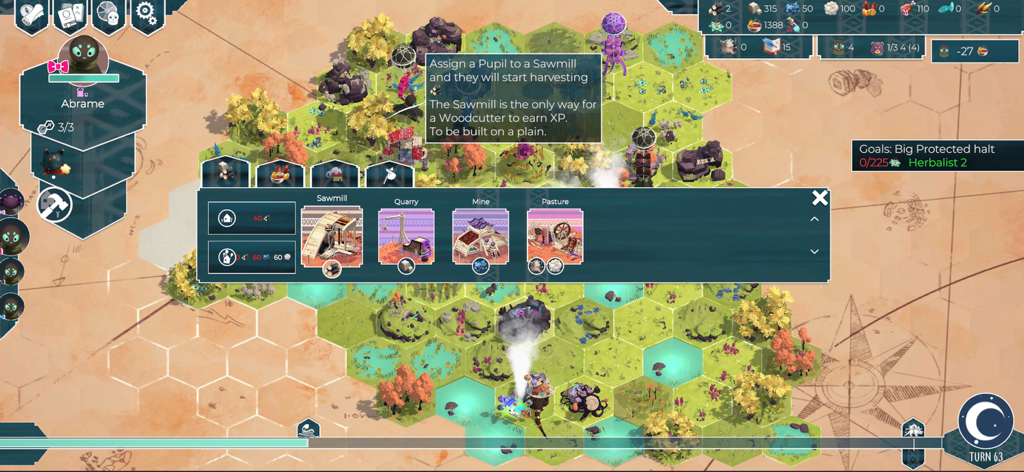Open the skull wheel menu
The height and width of the screenshot is (472, 1024).
tap(109, 14)
